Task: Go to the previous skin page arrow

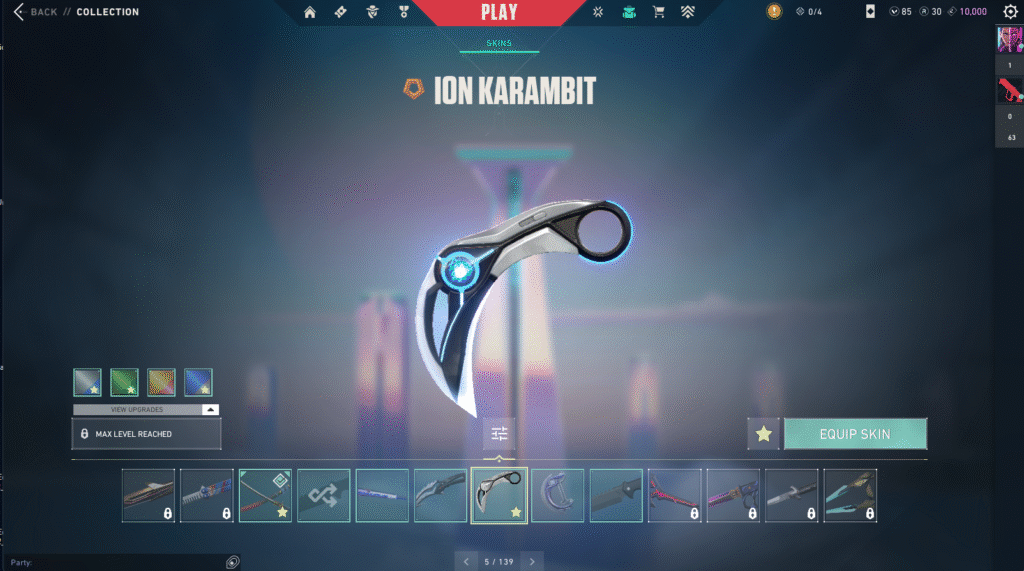Action: (465, 561)
